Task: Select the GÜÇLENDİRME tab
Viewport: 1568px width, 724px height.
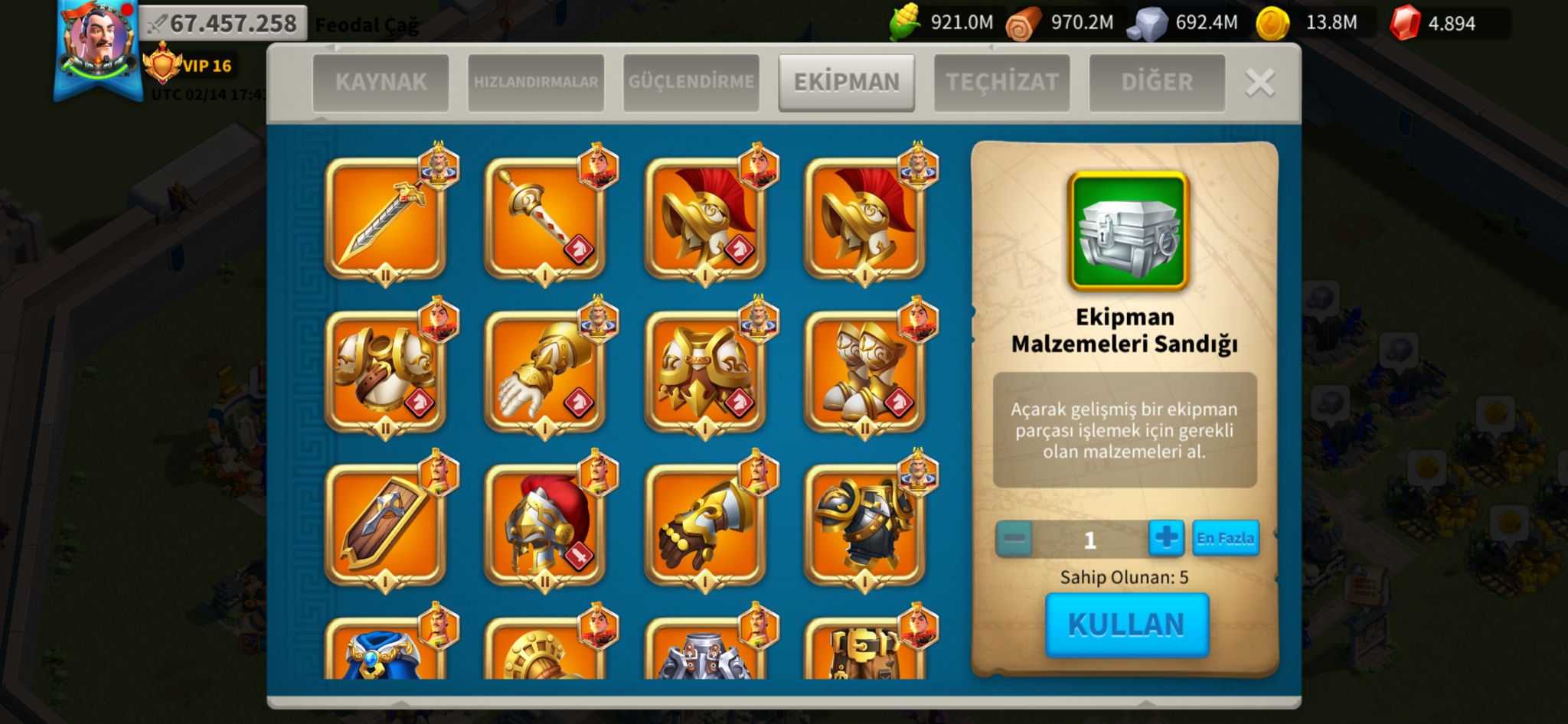Action: pyautogui.click(x=691, y=82)
